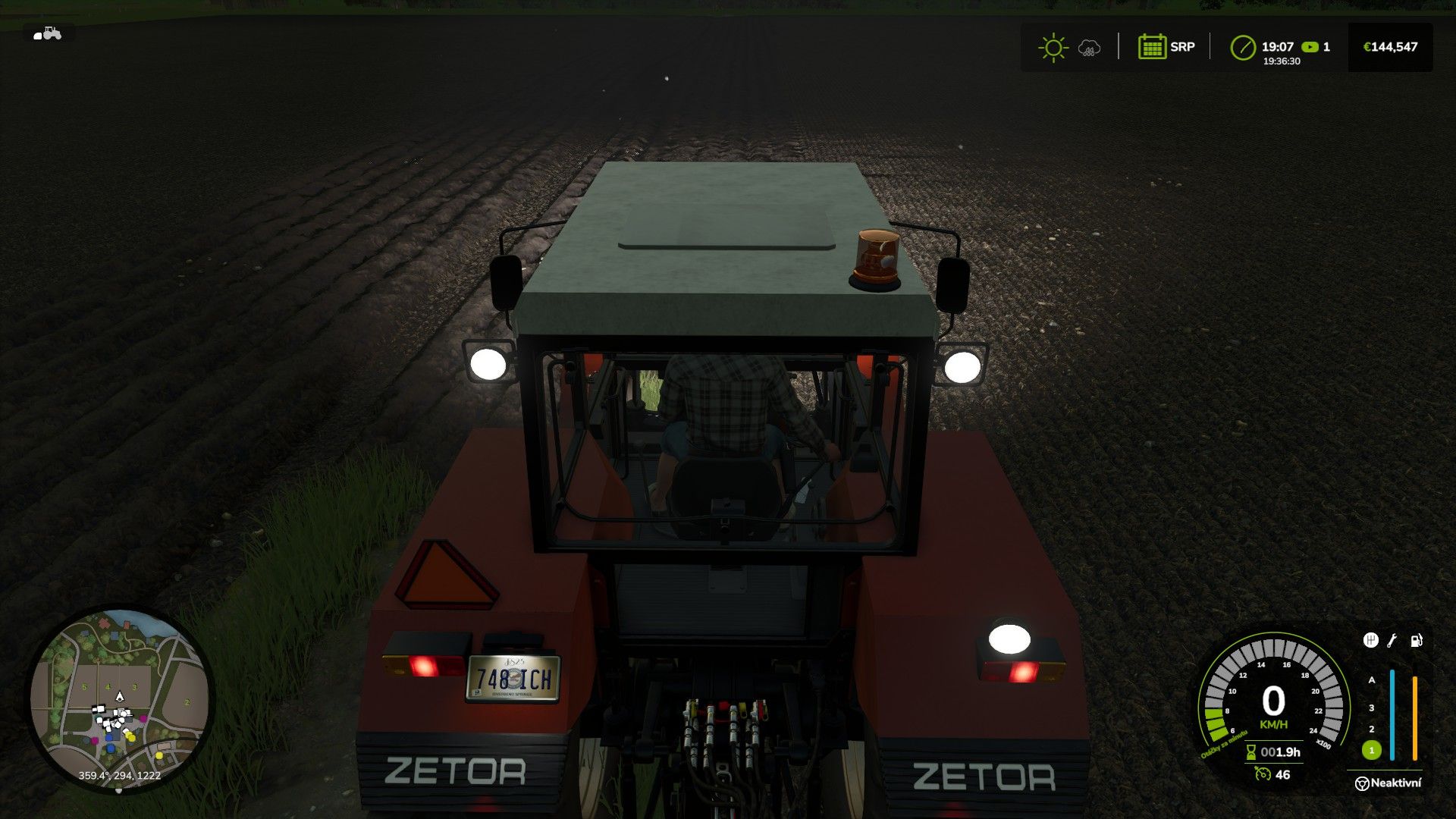Click the 001.9h operating hours readout
This screenshot has width=1456, height=819.
1280,752
